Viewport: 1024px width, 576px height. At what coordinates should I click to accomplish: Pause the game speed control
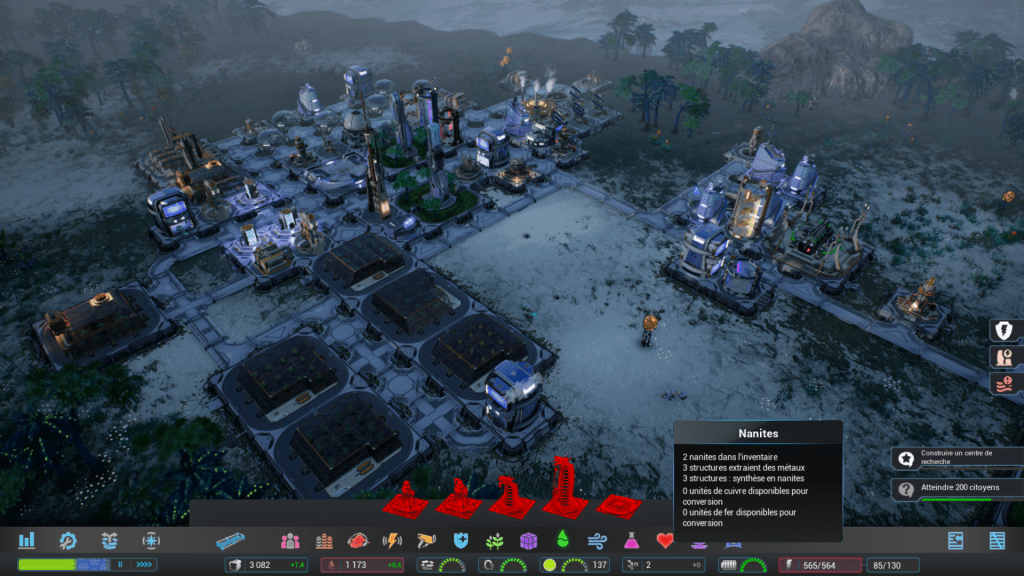coord(121,565)
